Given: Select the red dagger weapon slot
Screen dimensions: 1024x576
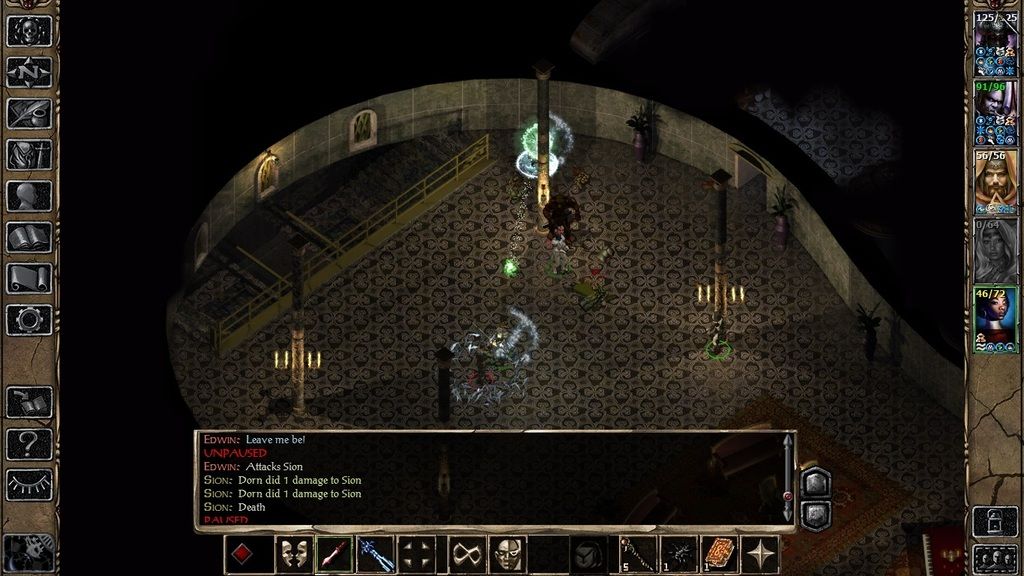Looking at the screenshot, I should [x=334, y=554].
